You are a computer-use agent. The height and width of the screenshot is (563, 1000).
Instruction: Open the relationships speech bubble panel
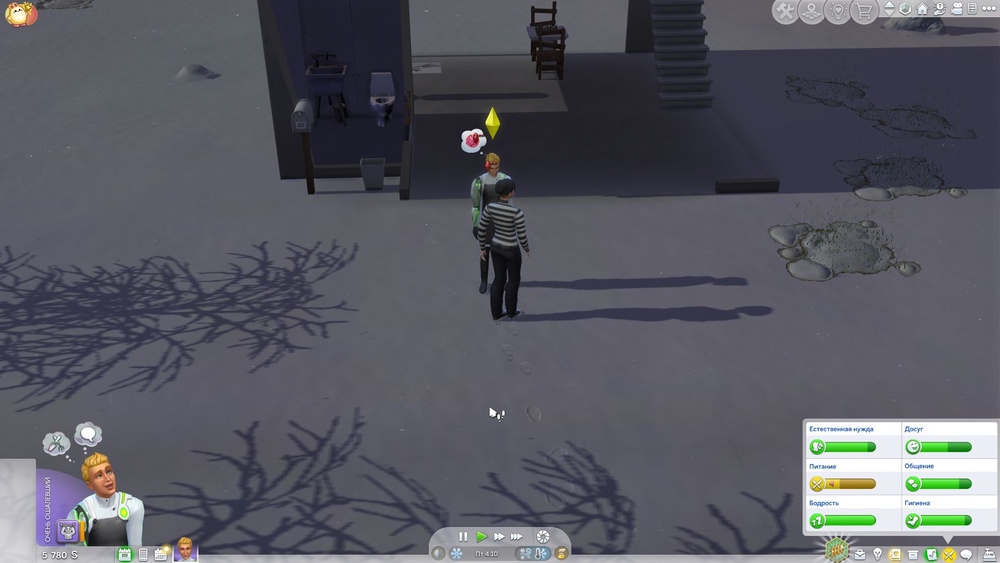tap(966, 554)
